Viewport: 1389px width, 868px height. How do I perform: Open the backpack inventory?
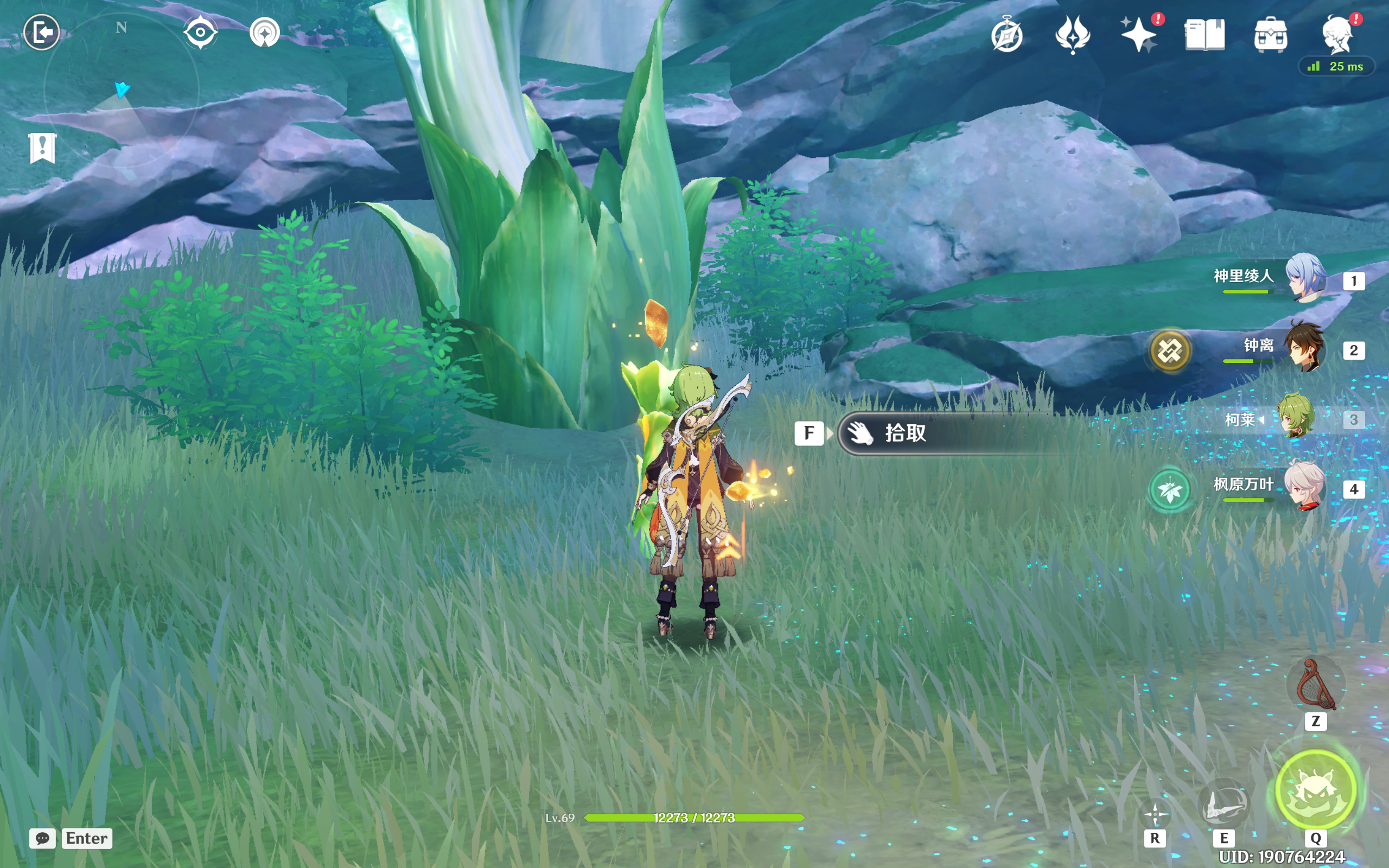(x=1270, y=35)
